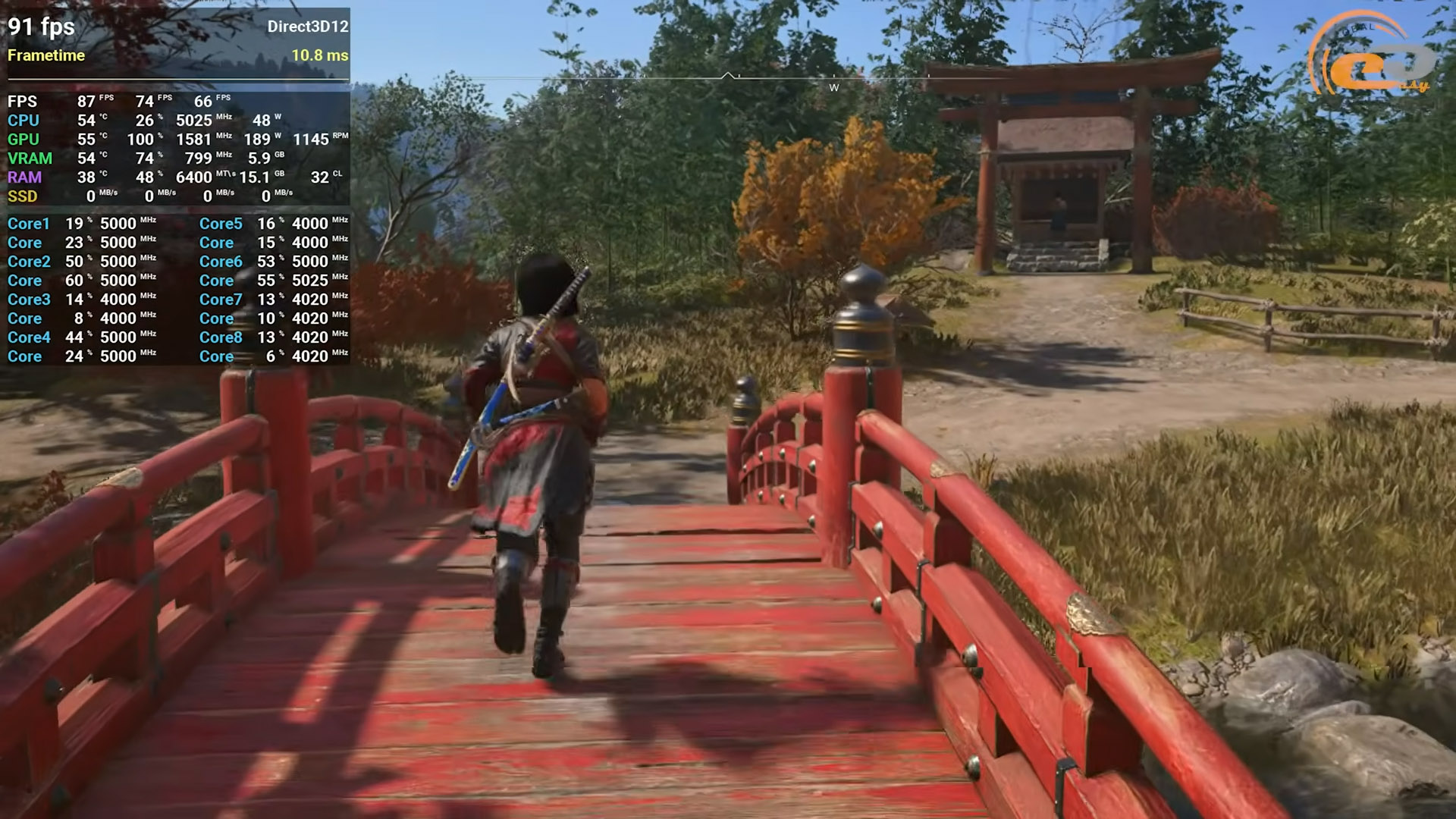1456x819 pixels.
Task: Click the W marker on the compass
Action: (834, 88)
